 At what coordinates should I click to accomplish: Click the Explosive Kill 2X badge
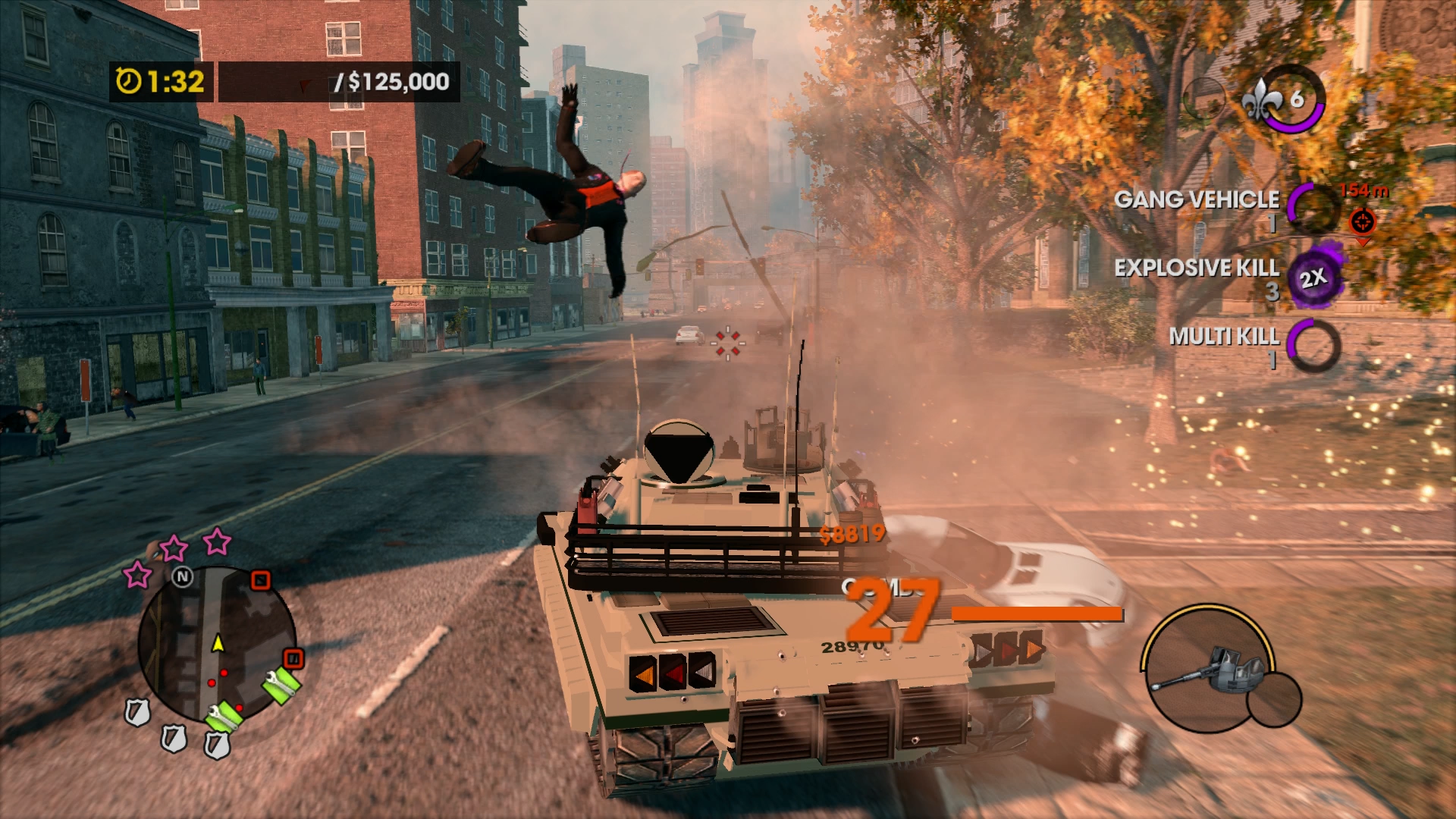pos(1314,278)
